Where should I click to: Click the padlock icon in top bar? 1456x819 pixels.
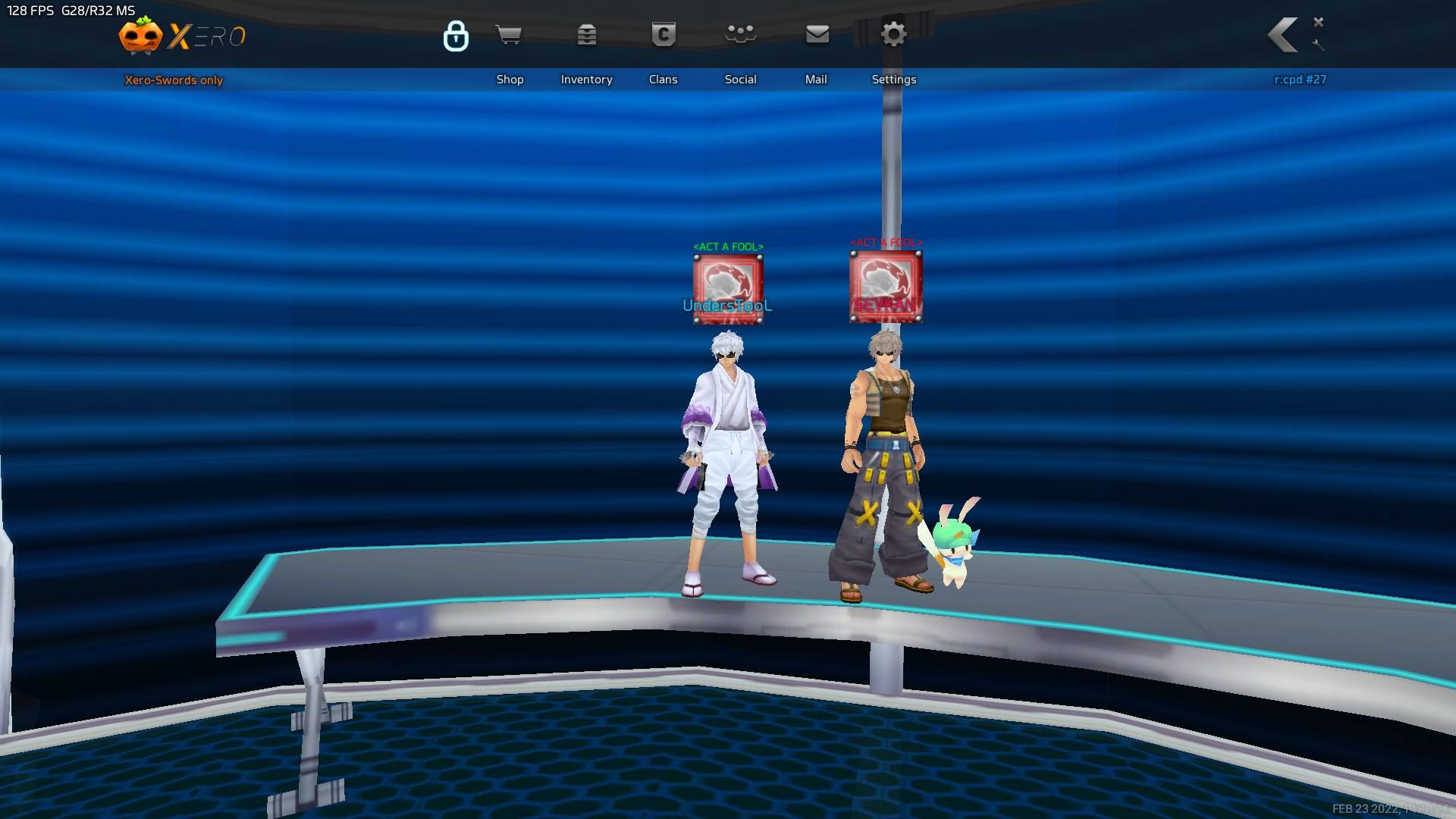[456, 36]
